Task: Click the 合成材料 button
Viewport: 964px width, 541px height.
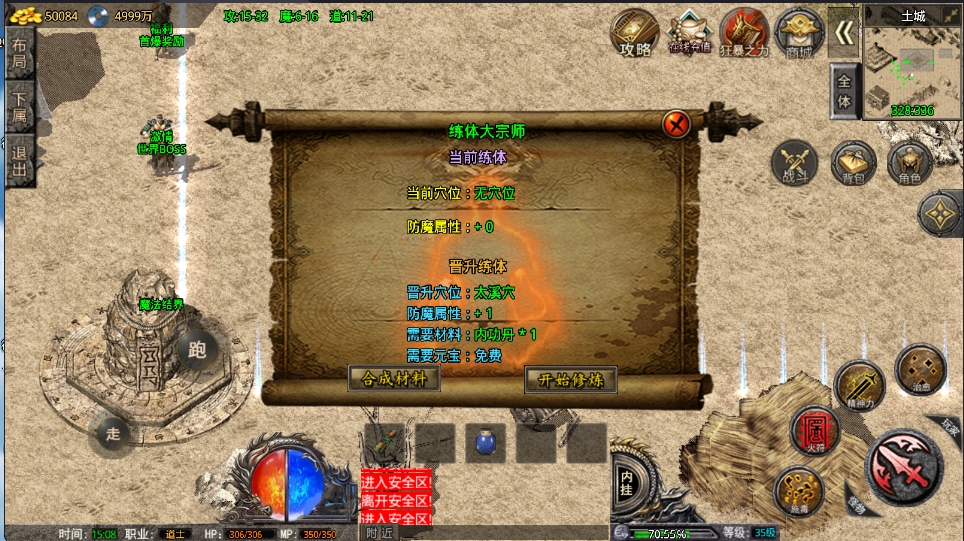Action: pos(394,379)
